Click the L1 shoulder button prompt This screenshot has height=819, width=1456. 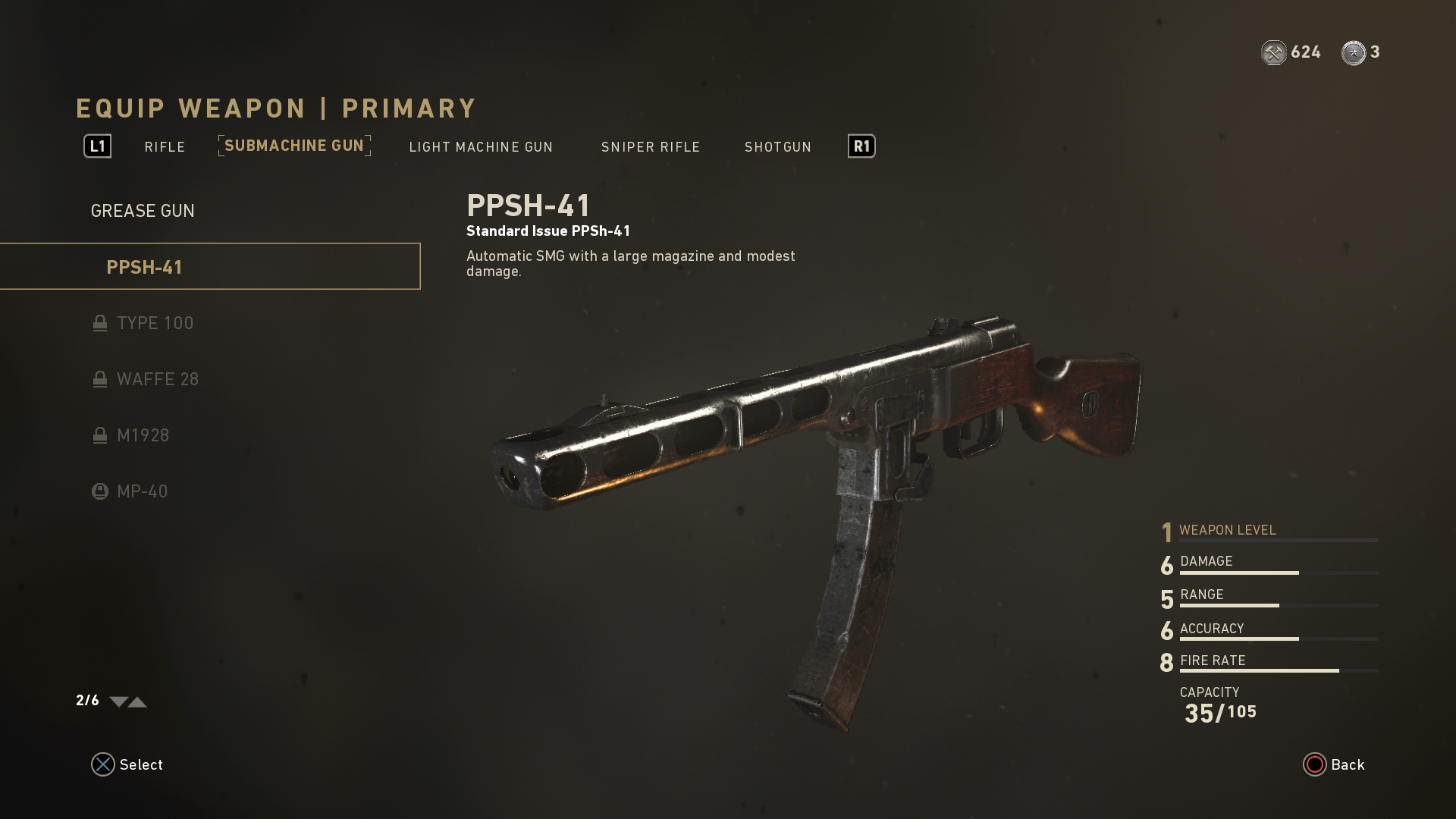(x=97, y=146)
